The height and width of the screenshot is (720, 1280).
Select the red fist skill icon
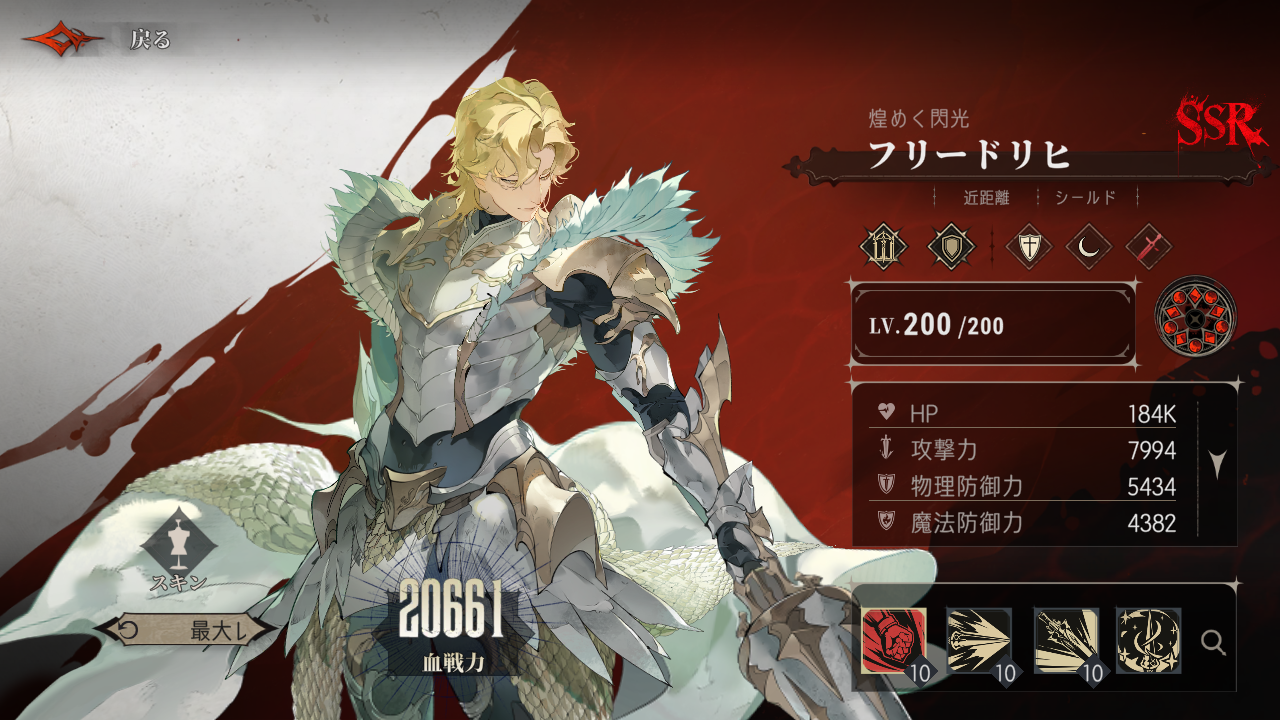(x=894, y=640)
